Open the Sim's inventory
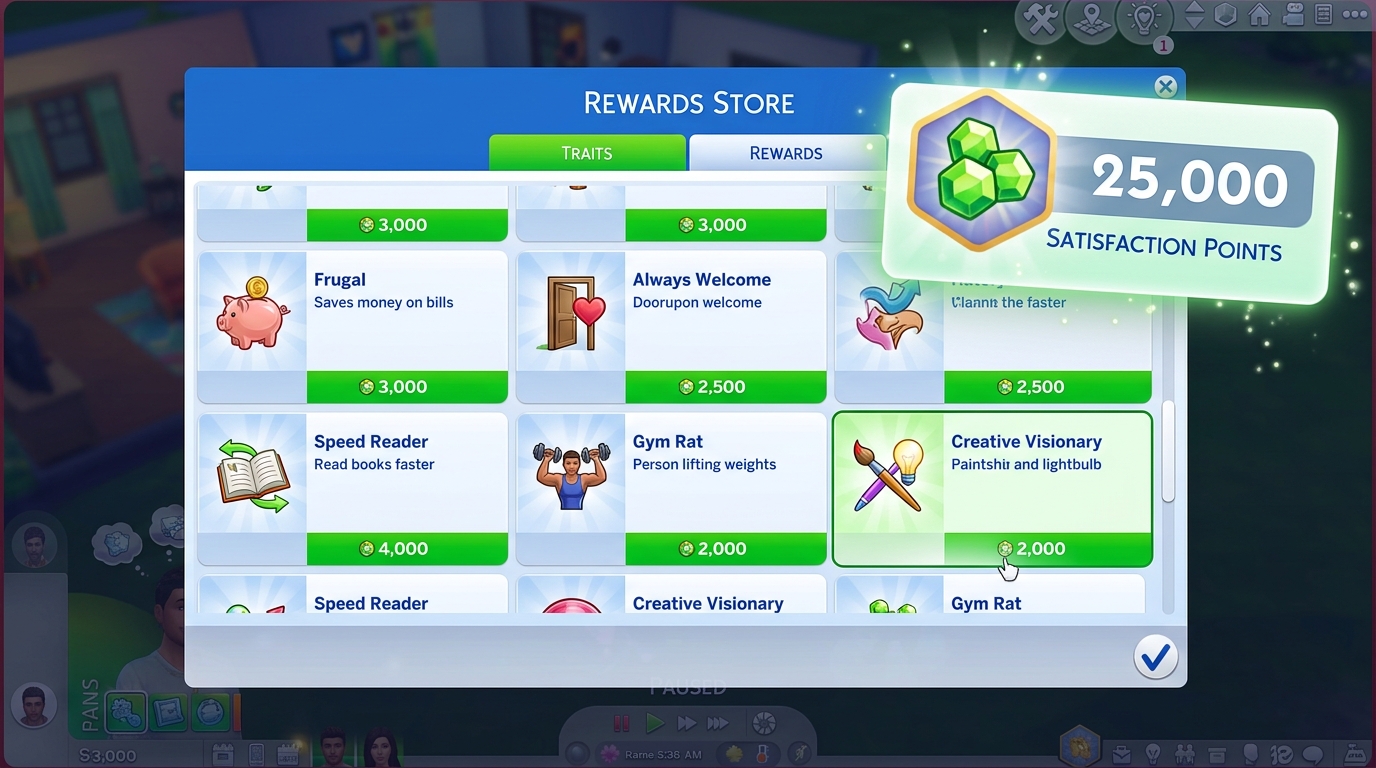The image size is (1376, 768). pos(1217,752)
